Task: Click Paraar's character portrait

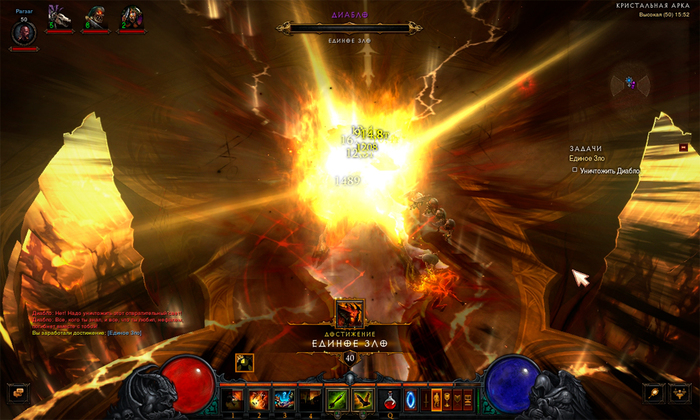Action: pos(23,32)
